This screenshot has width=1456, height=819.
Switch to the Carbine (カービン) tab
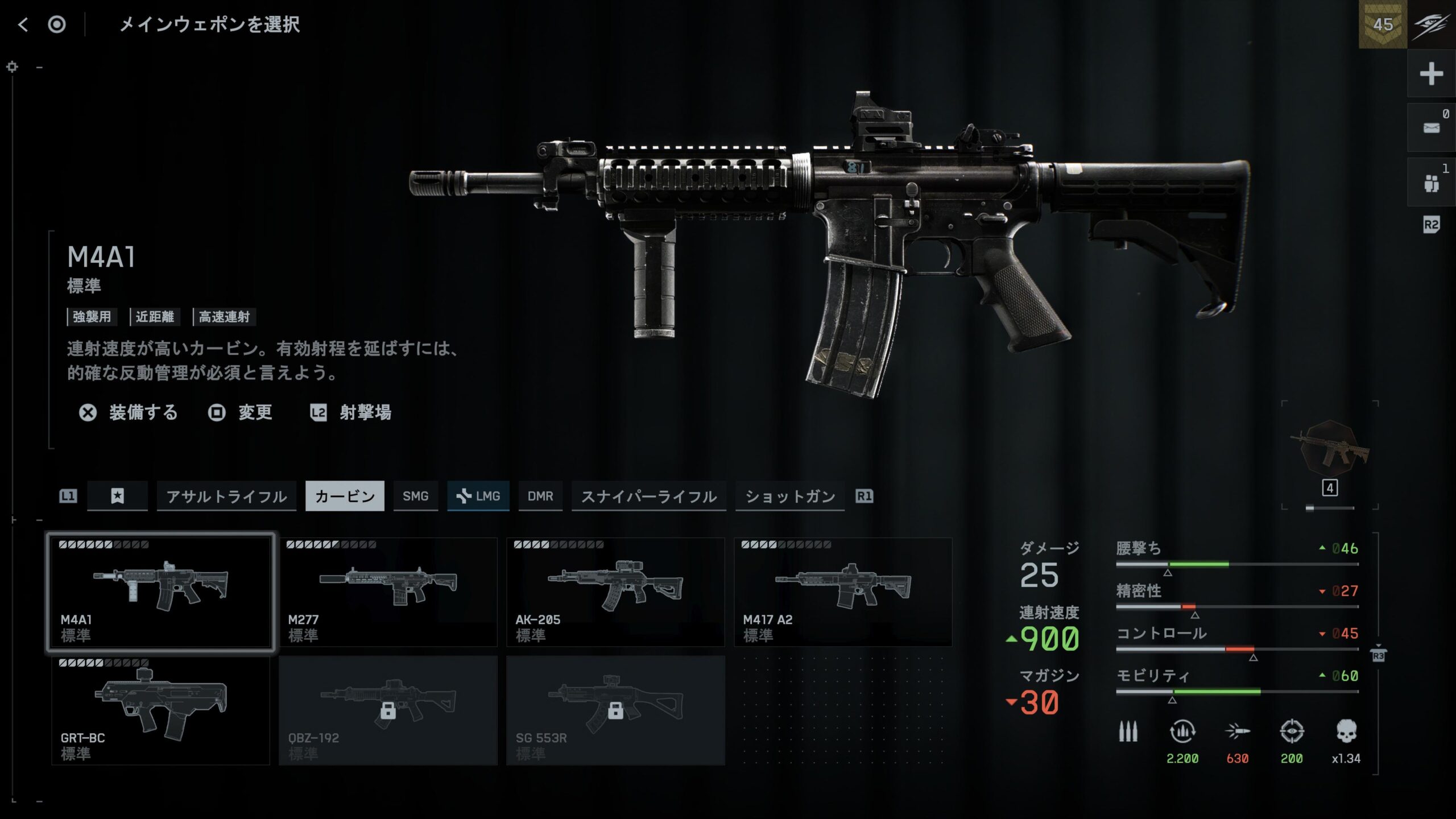[345, 497]
